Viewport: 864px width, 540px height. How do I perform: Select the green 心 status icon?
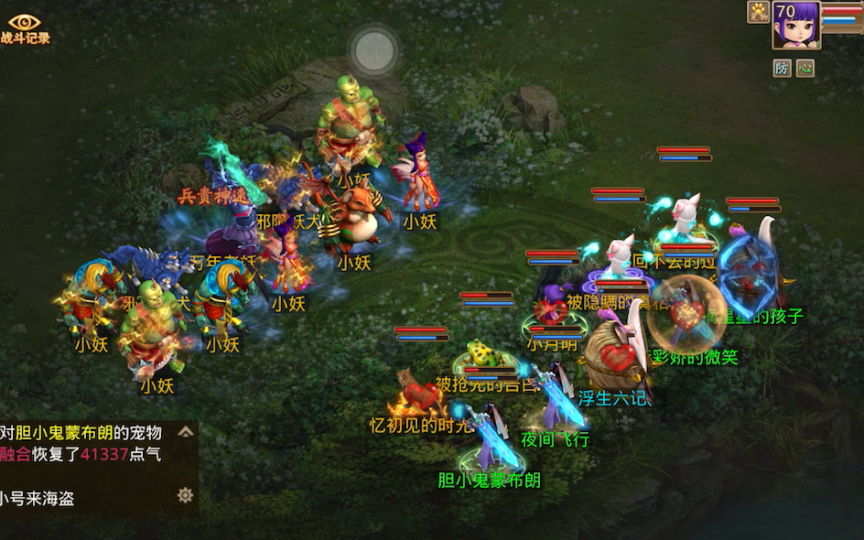point(805,68)
